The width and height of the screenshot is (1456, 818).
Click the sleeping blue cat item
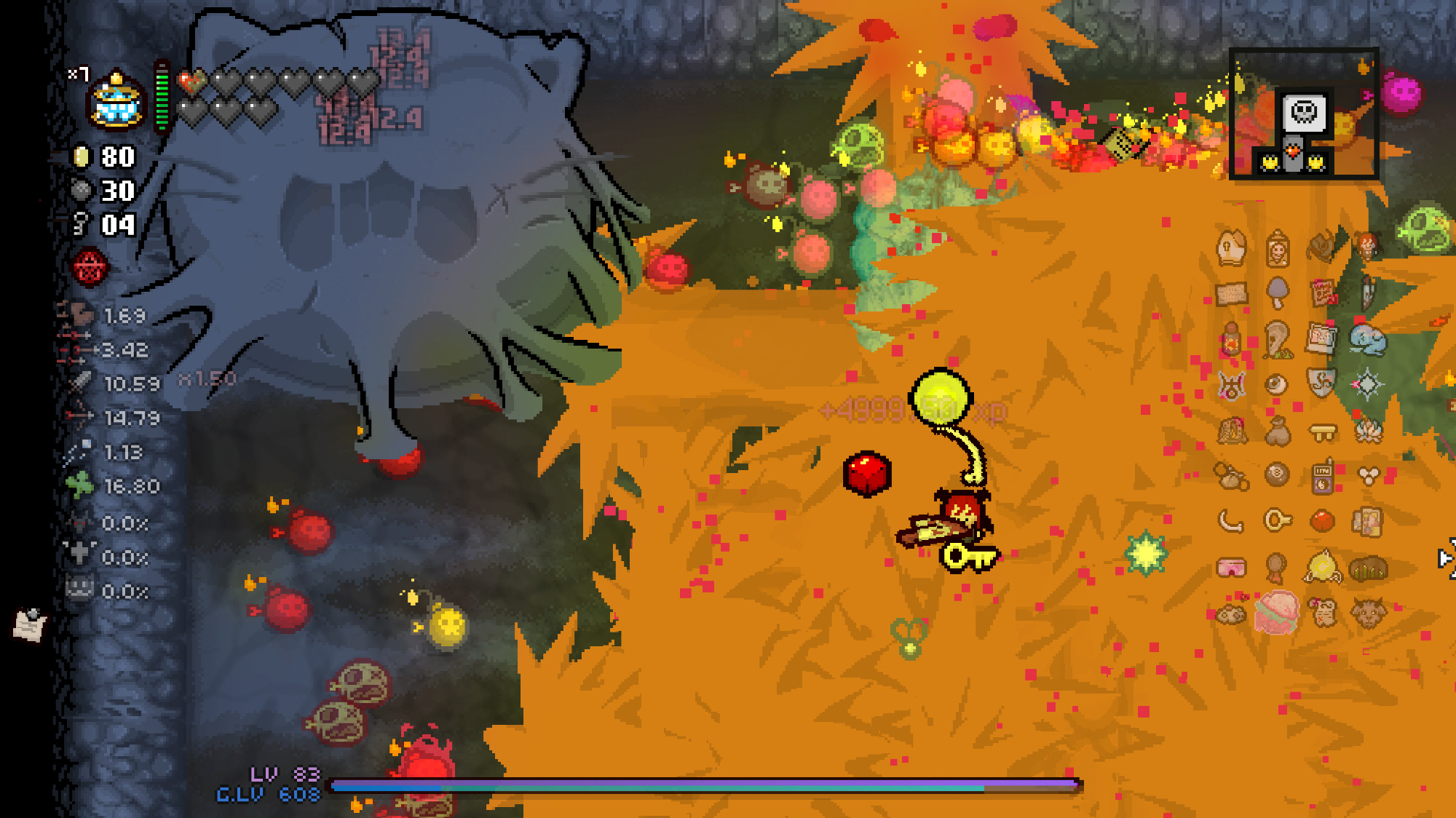pyautogui.click(x=1367, y=339)
